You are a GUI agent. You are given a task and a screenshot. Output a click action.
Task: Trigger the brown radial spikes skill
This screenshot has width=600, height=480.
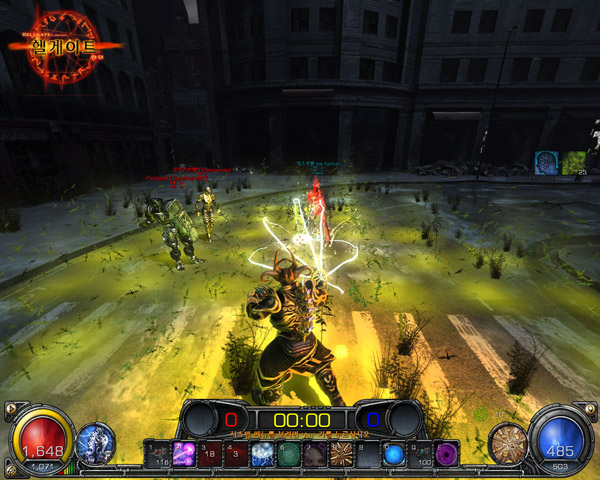(x=340, y=453)
